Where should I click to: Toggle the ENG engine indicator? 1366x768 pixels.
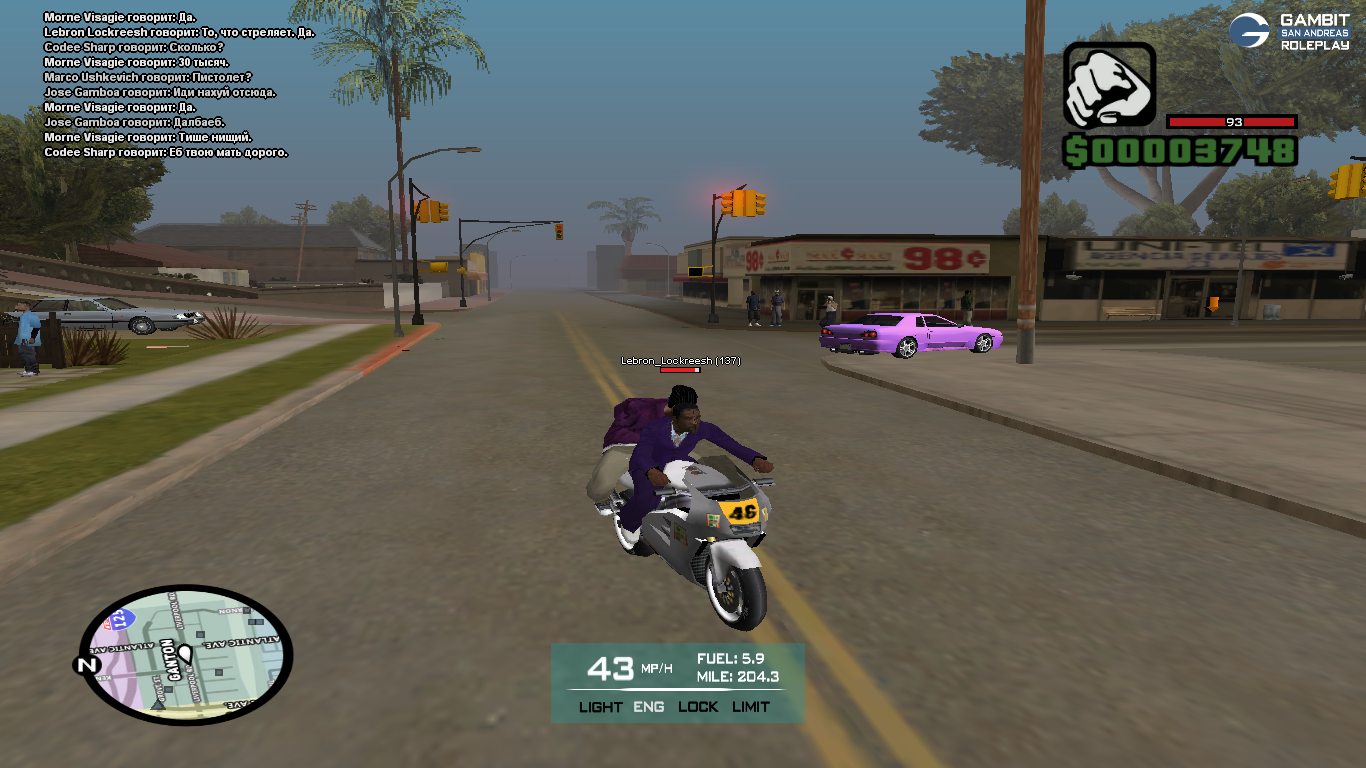pyautogui.click(x=649, y=707)
